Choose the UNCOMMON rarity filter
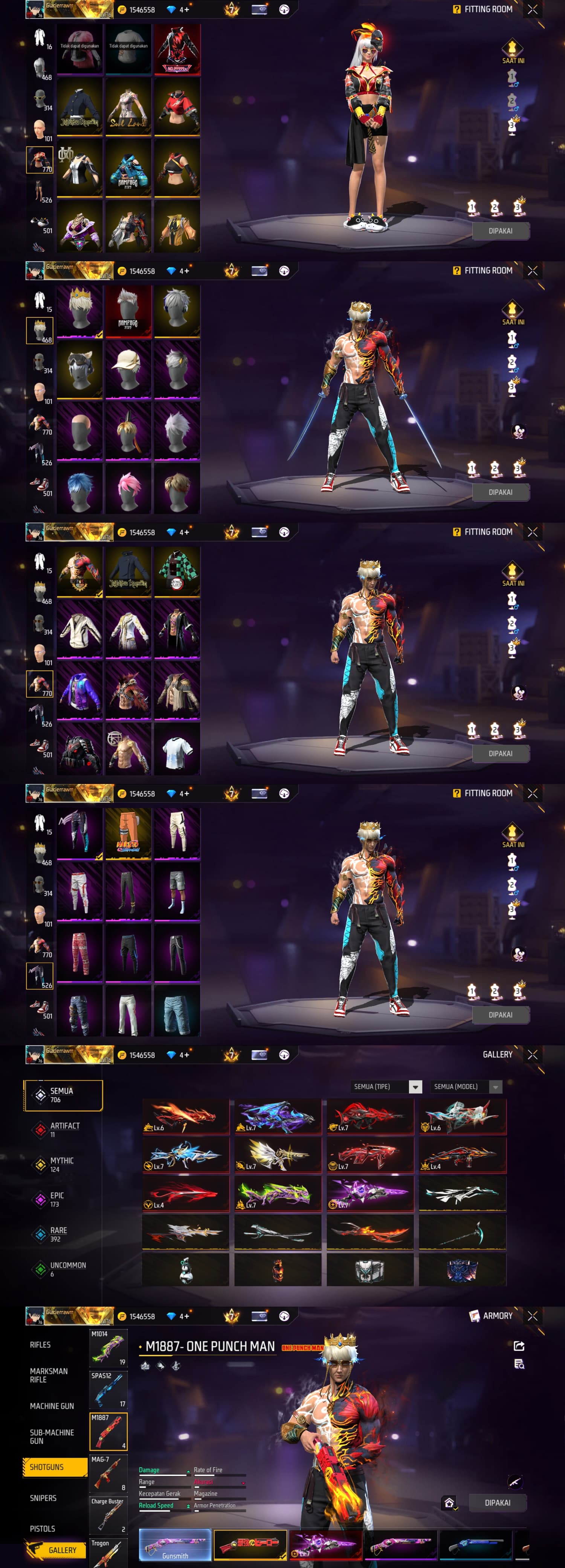The image size is (565, 1568). pyautogui.click(x=67, y=1268)
